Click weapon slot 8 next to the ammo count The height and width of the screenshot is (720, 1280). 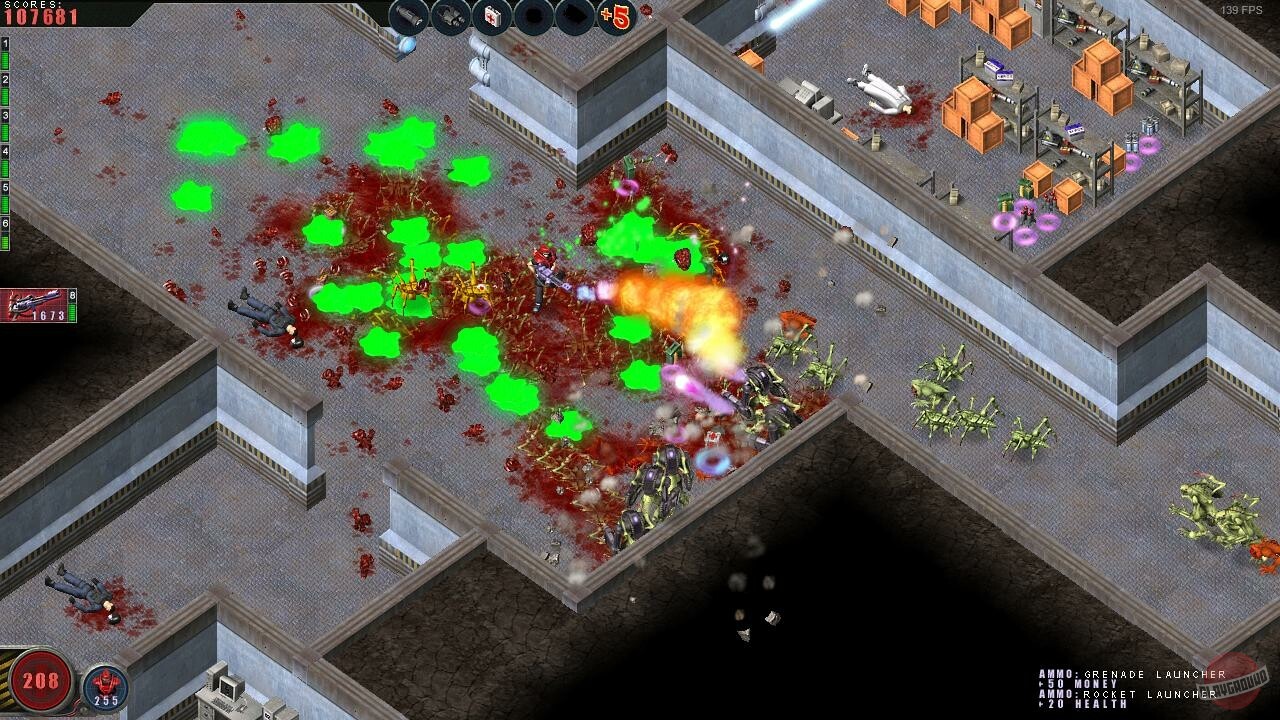click(72, 294)
